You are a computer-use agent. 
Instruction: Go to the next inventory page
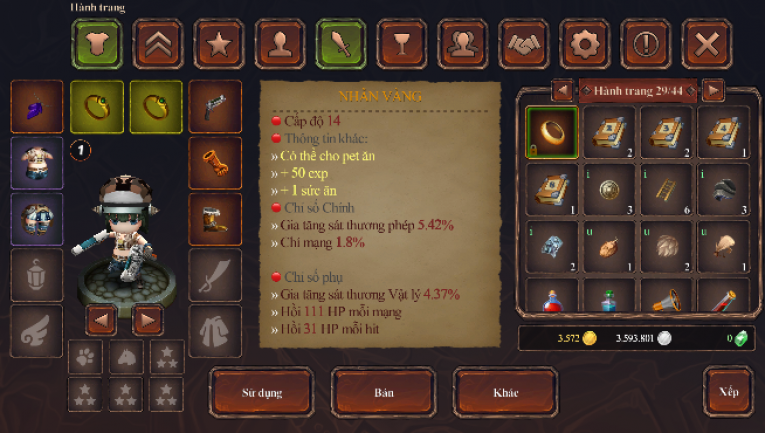tap(713, 91)
